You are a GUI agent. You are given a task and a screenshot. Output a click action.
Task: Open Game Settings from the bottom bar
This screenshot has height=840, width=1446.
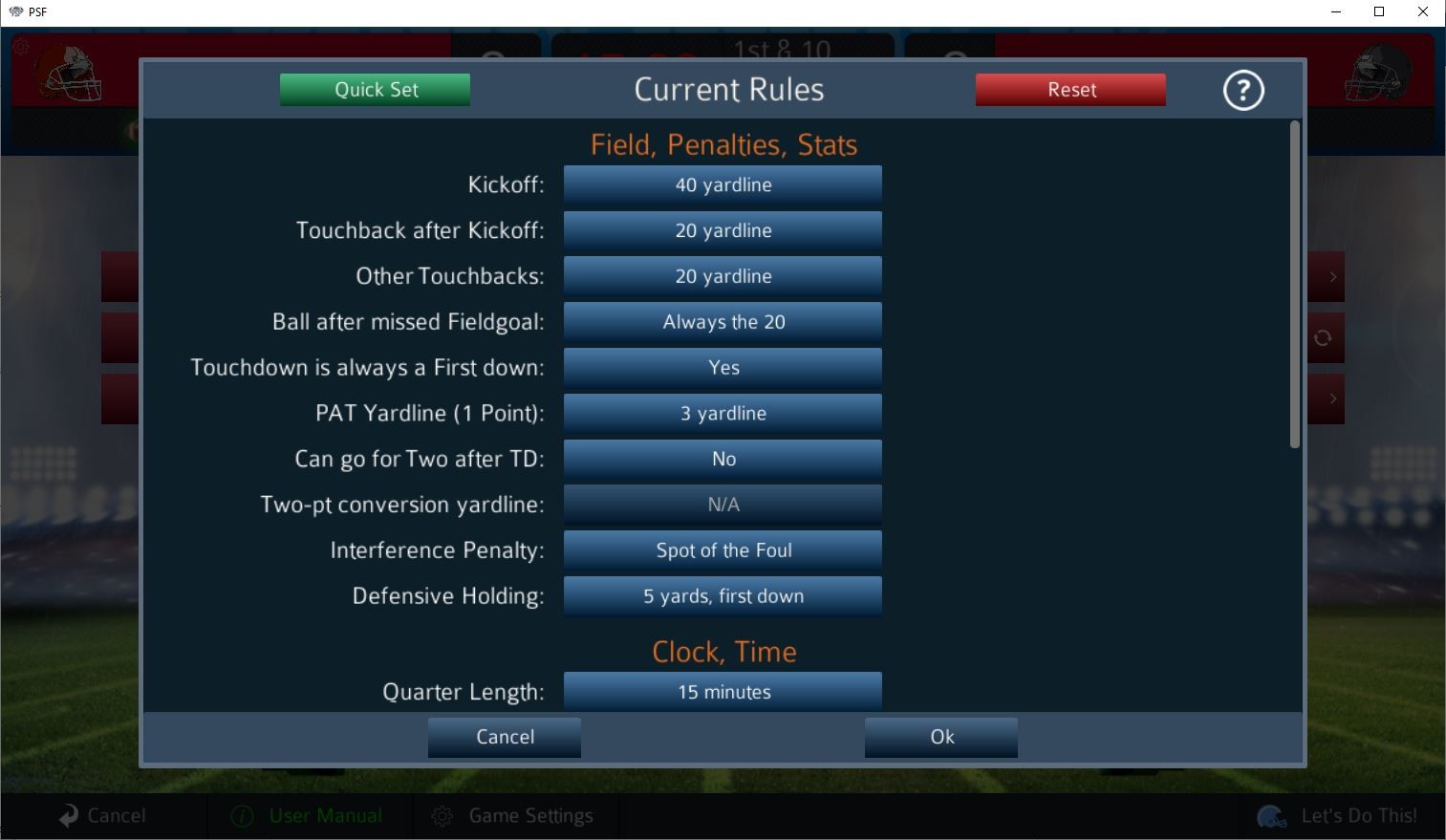tap(531, 815)
